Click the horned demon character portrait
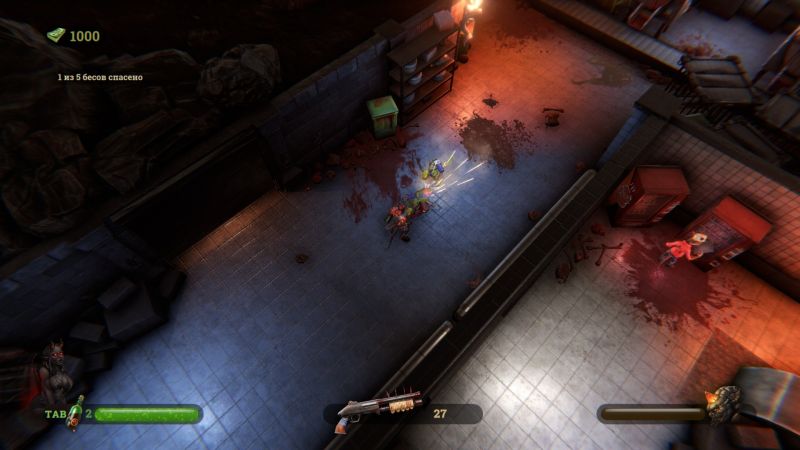This screenshot has width=800, height=450. [53, 375]
